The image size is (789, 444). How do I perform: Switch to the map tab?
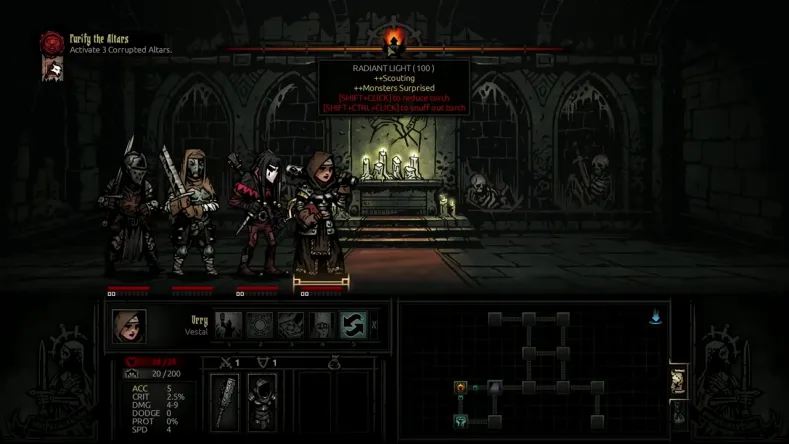click(678, 380)
